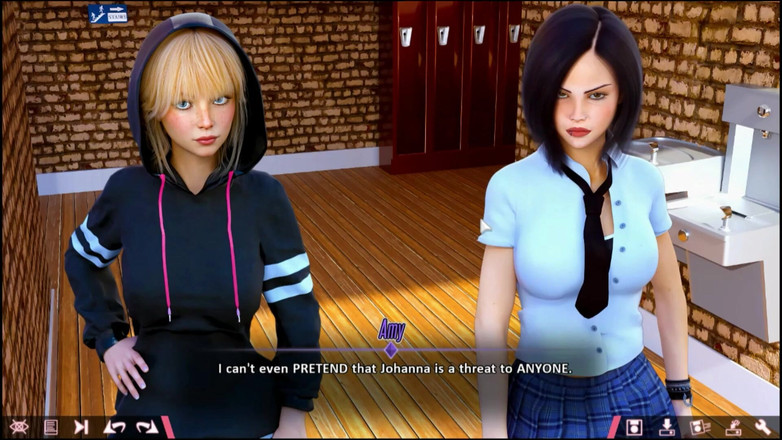
Task: Hide the interface with the crossed-eye icon
Action: [x=19, y=427]
